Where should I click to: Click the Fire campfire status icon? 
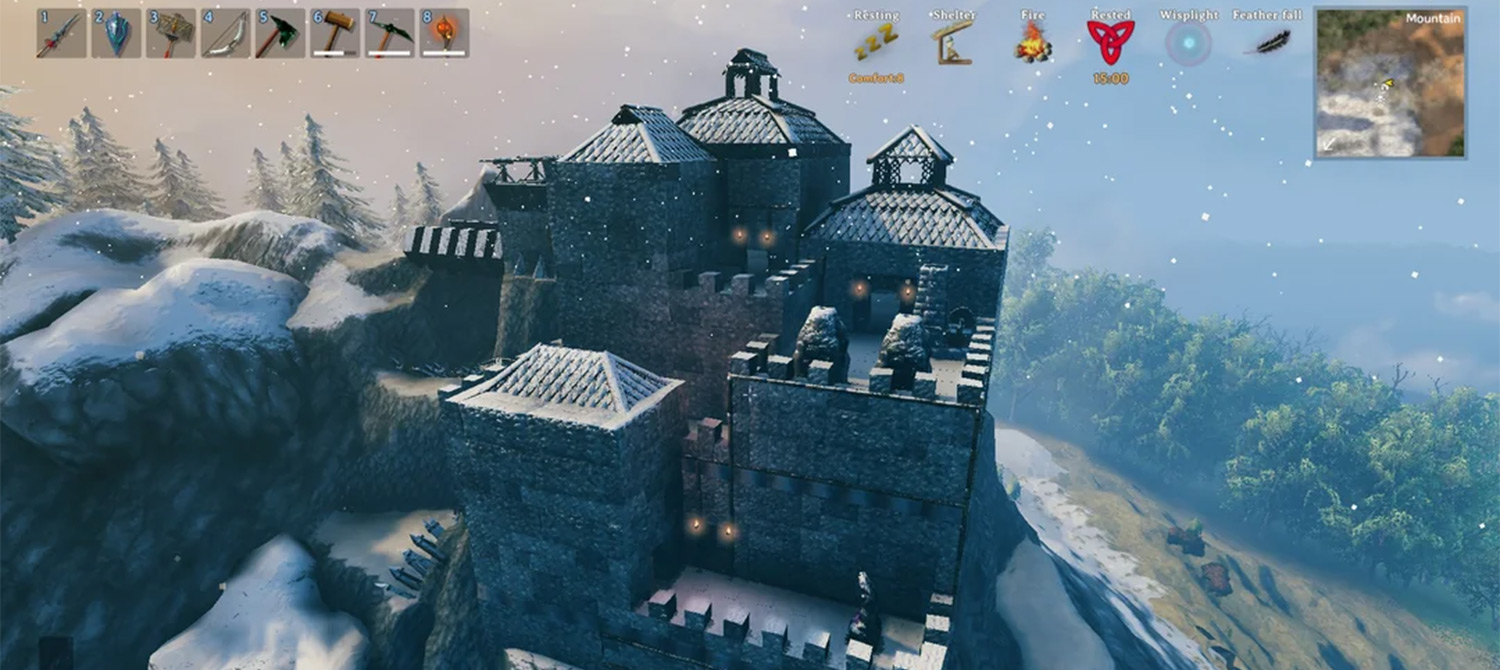(1033, 43)
